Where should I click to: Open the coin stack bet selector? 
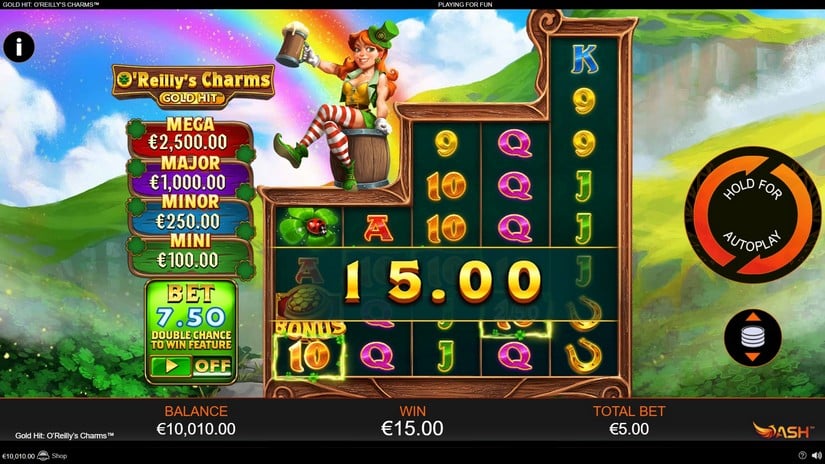(x=753, y=337)
